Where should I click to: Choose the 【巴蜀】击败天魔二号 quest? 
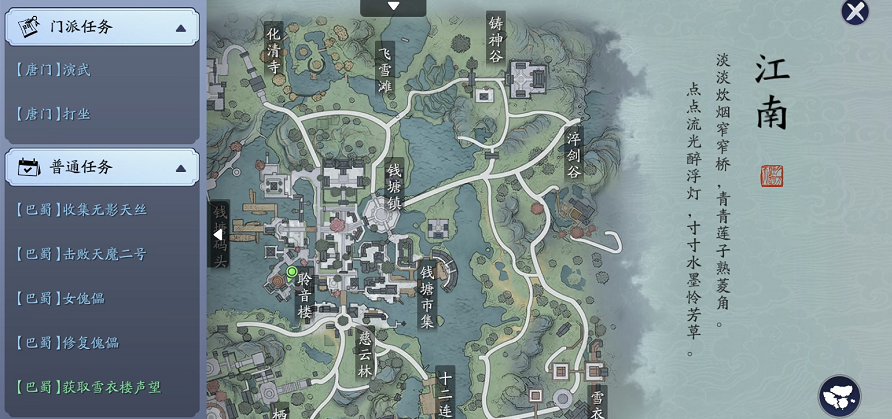[82, 254]
